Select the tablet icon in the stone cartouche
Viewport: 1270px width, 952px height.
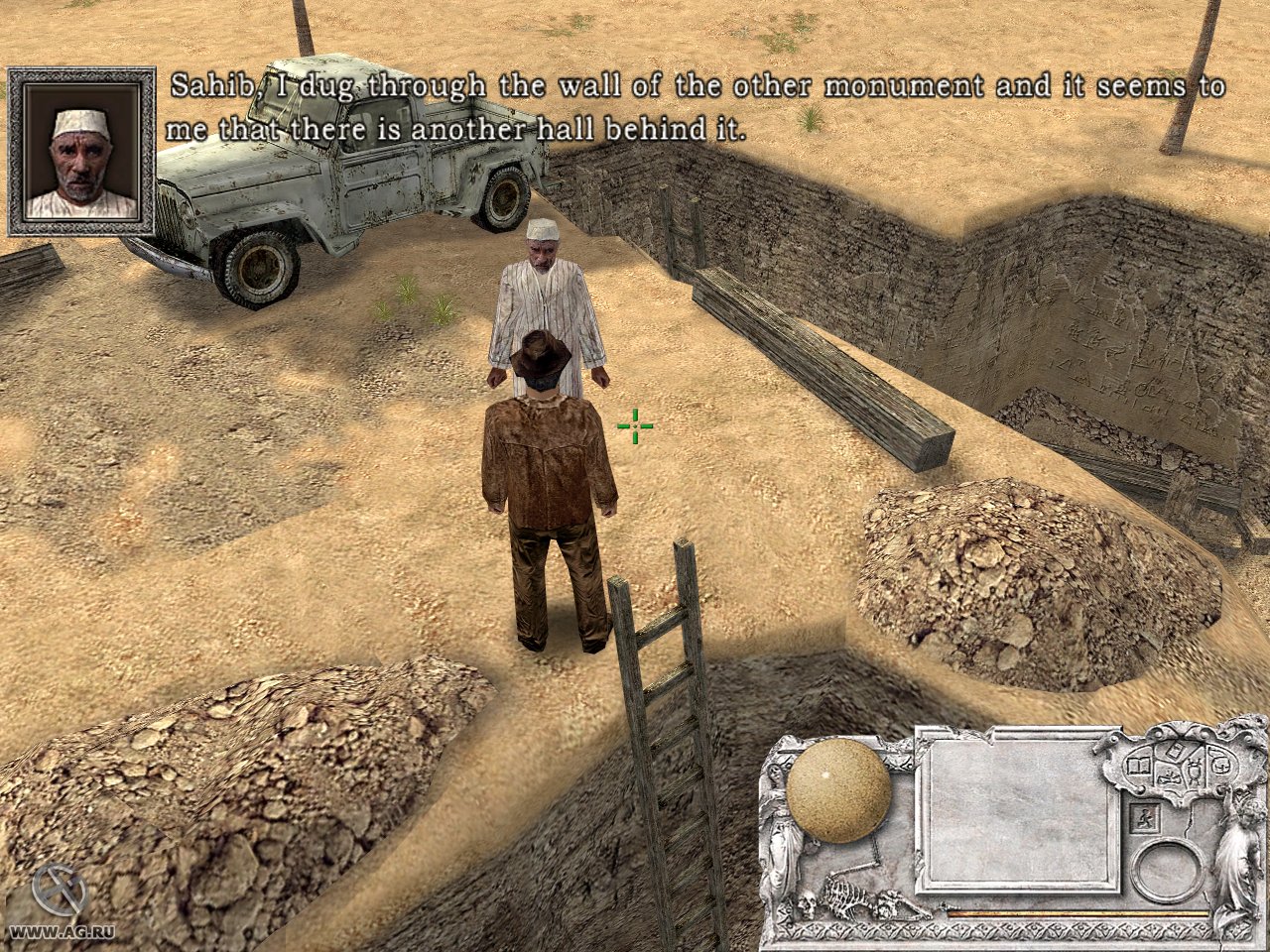click(x=1176, y=751)
